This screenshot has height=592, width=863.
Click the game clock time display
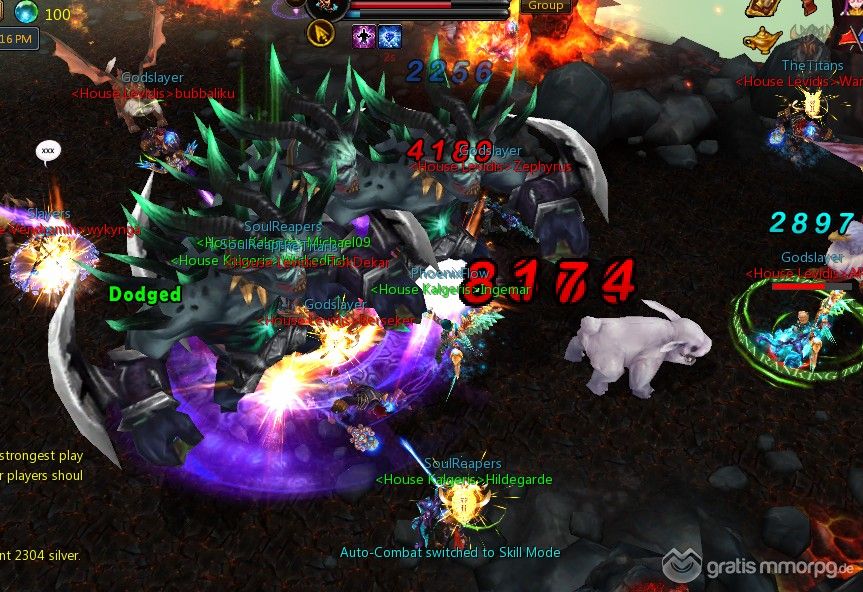tap(18, 39)
